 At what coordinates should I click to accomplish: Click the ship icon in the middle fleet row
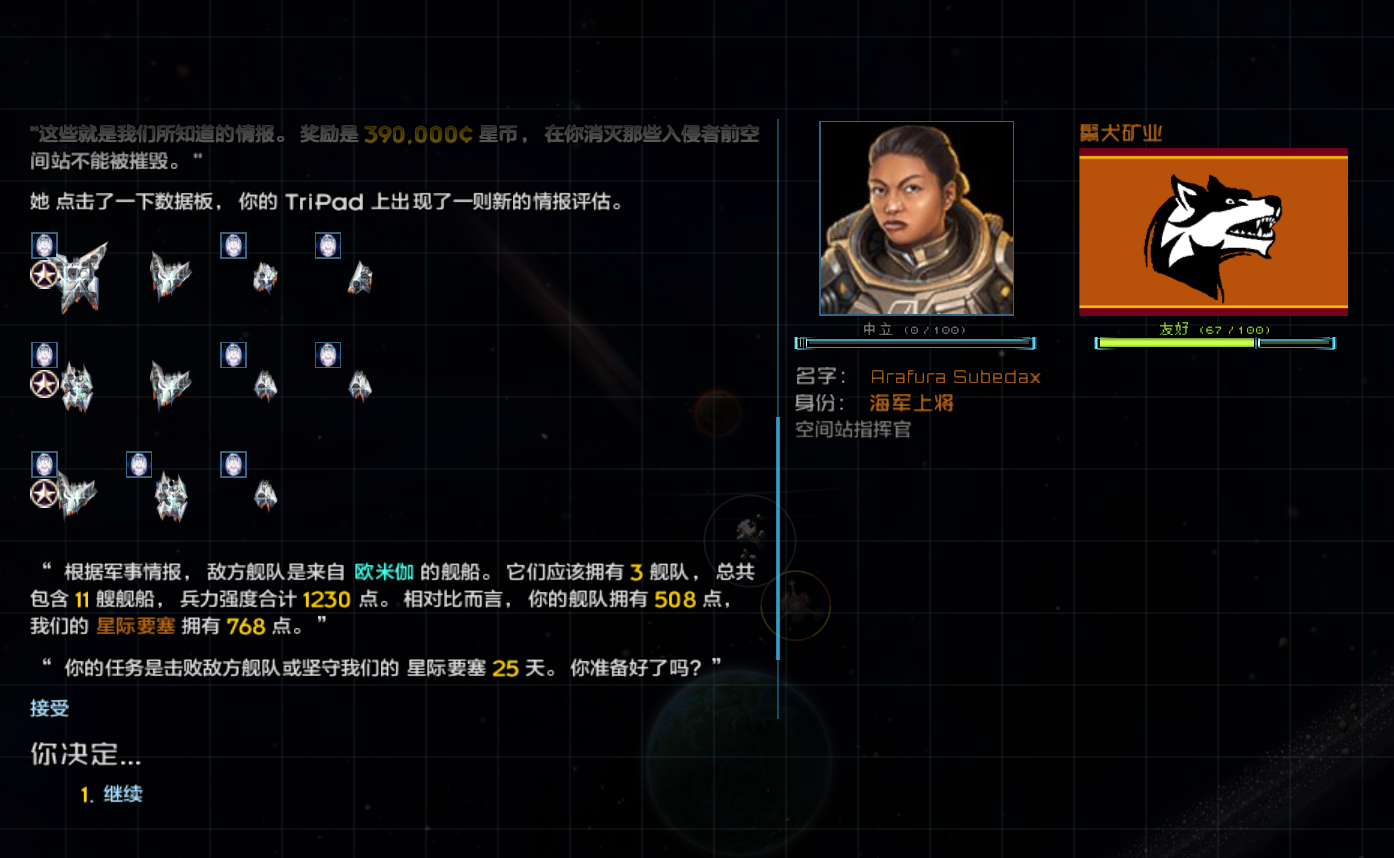170,385
